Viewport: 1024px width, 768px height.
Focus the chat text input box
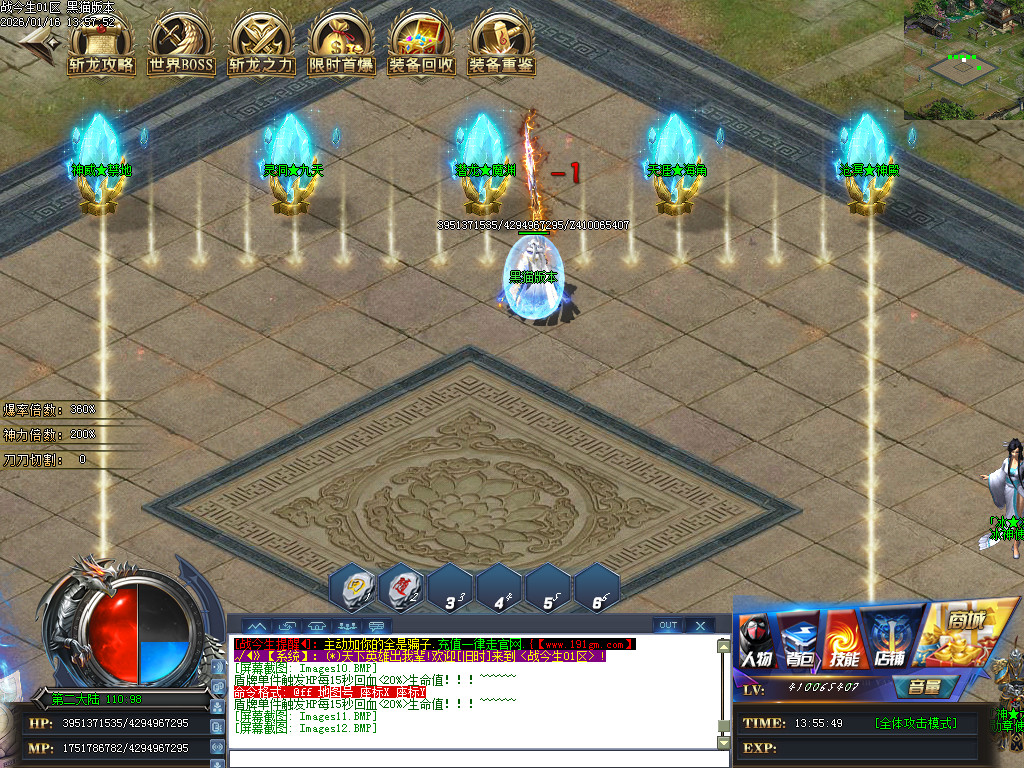coord(470,758)
